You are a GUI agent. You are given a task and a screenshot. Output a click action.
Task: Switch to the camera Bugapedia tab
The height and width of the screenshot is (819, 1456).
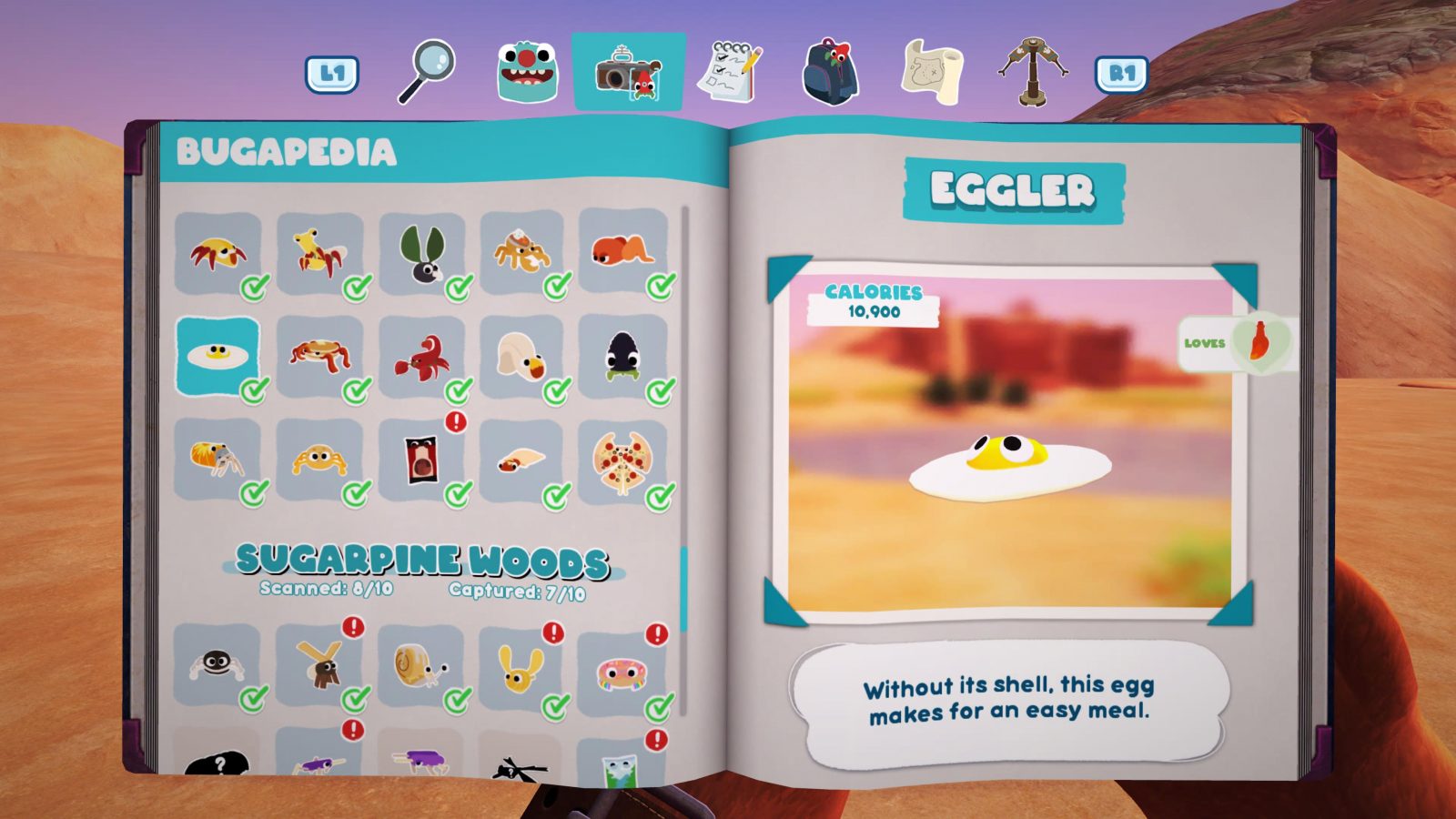point(626,71)
